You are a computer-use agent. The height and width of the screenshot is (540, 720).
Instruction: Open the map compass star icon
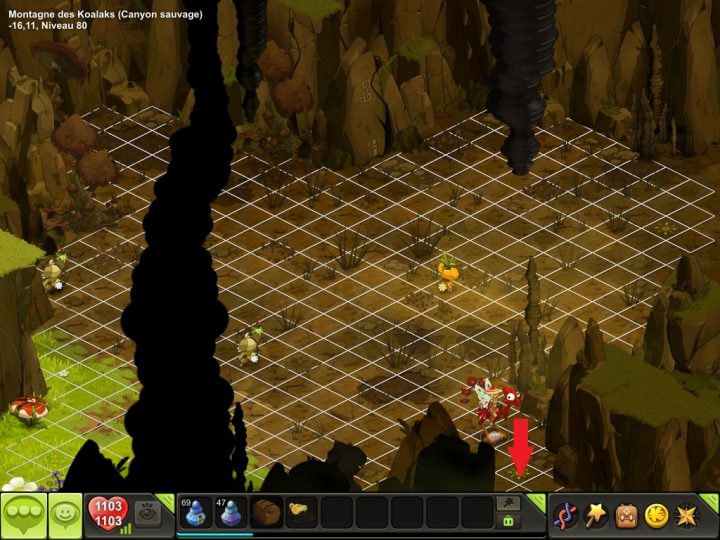[690, 515]
